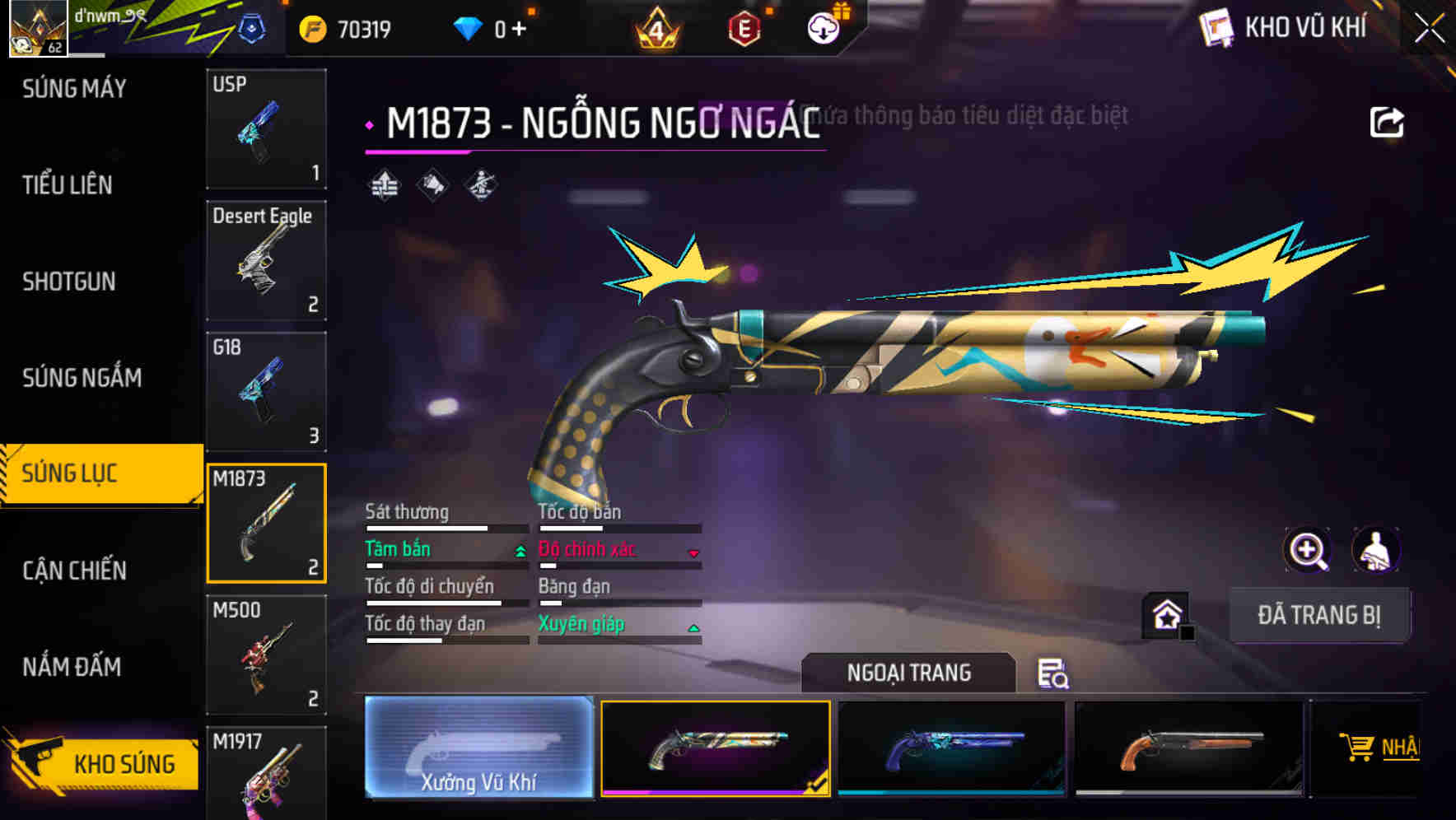Click the share icon near the weapon name
Image resolution: width=1456 pixels, height=820 pixels.
click(x=1386, y=121)
